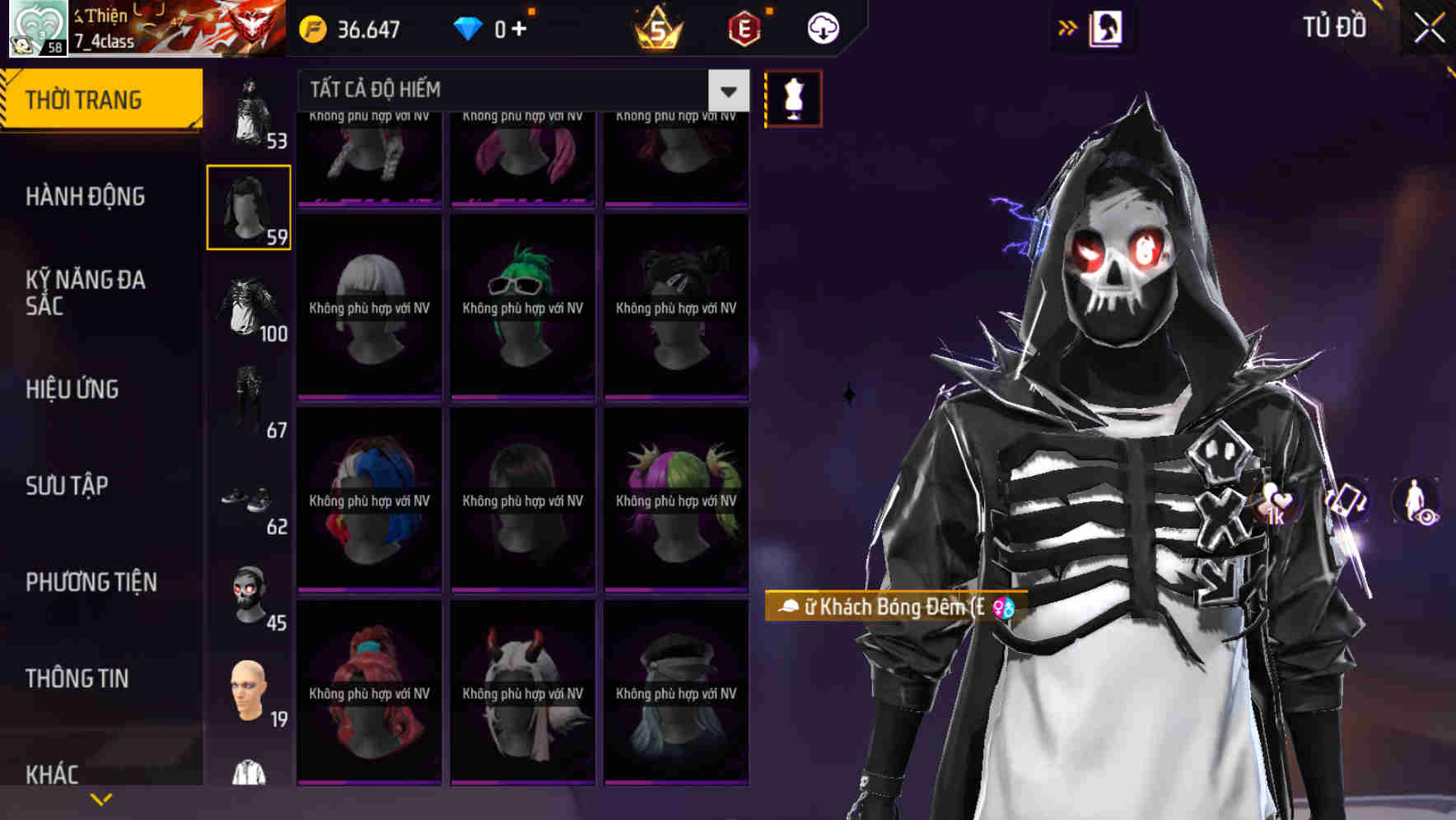Open the profile card icon left of TỦ ĐỒ

pyautogui.click(x=1106, y=27)
